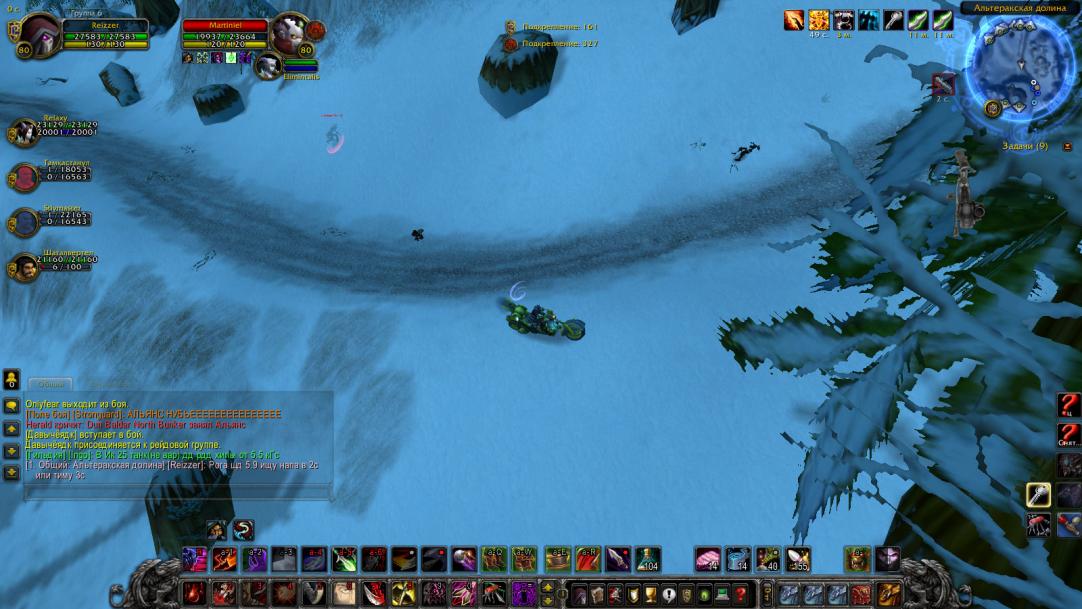Click the 2-second weapon debuff icon

coord(943,84)
